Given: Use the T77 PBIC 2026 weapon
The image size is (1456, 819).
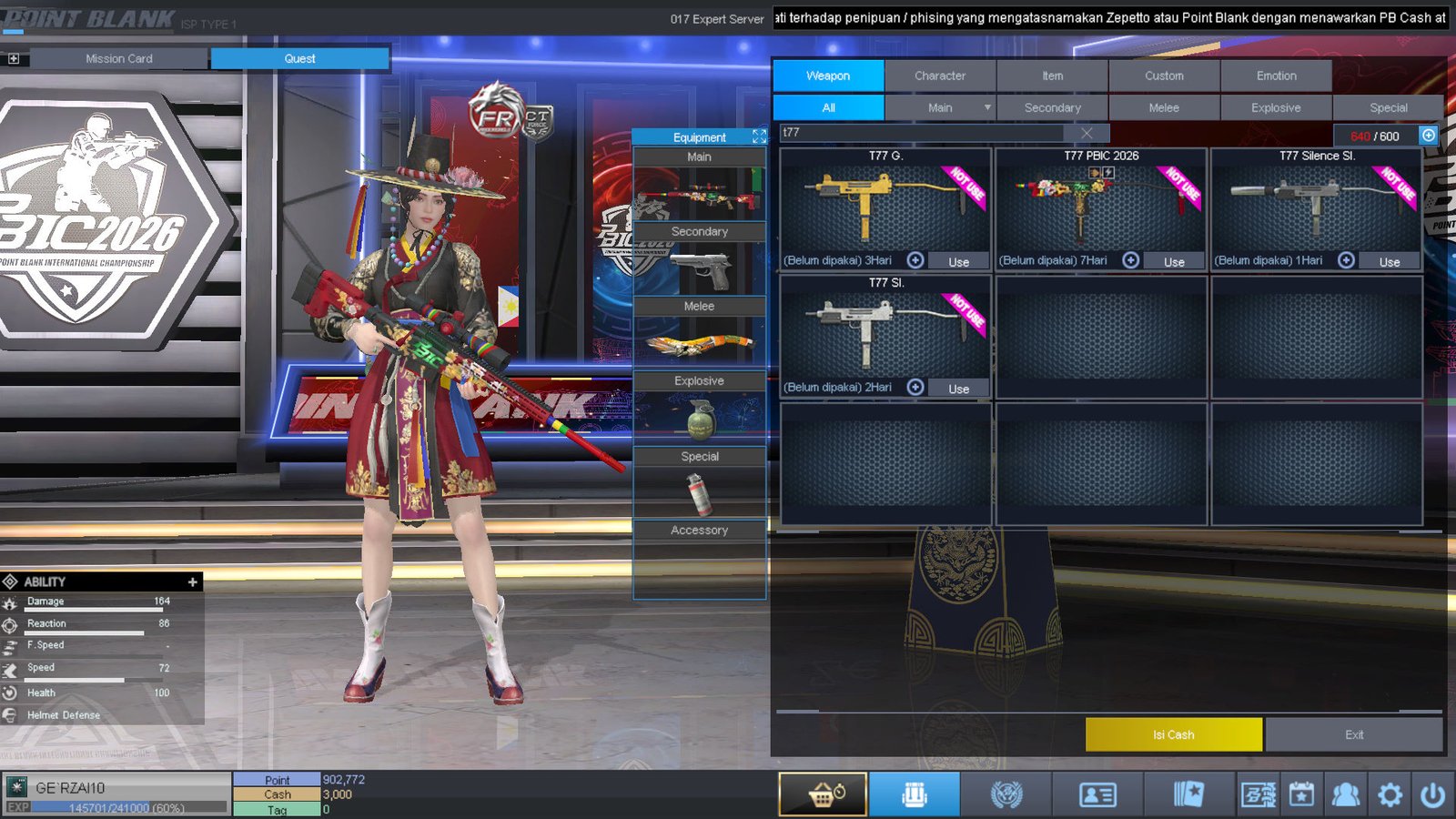Looking at the screenshot, I should [1174, 261].
